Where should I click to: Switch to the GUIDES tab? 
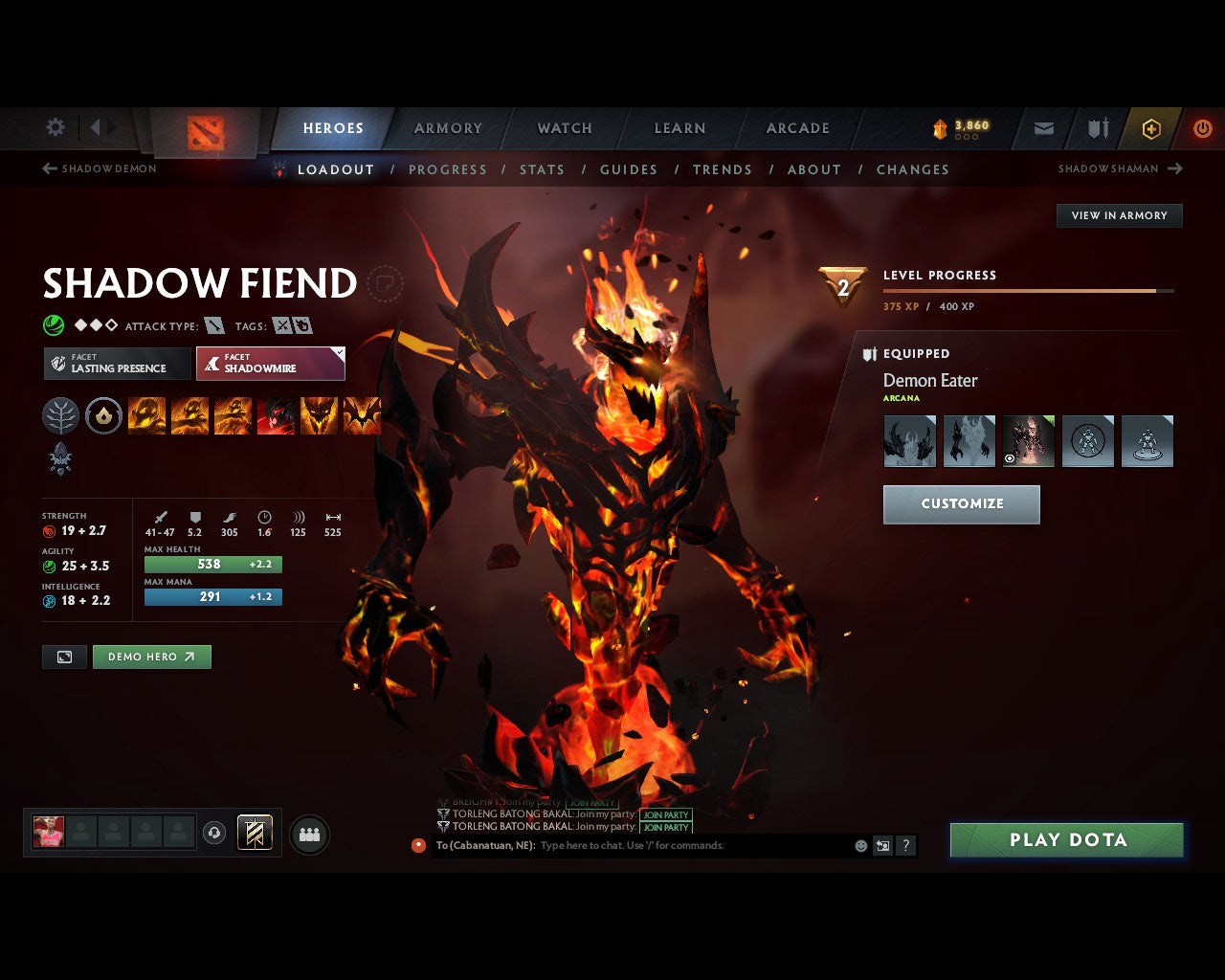click(x=628, y=169)
